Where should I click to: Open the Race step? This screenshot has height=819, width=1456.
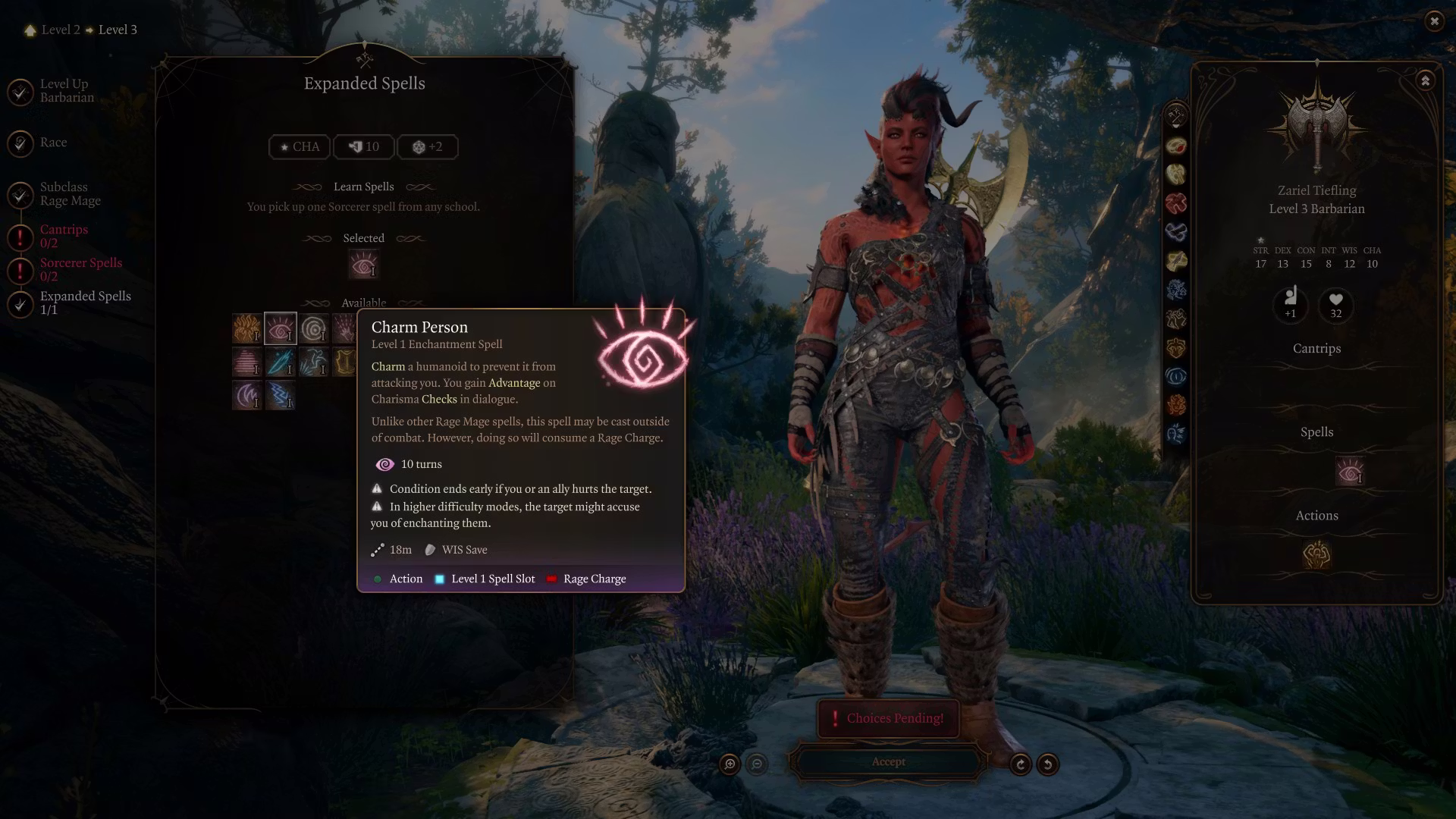53,143
